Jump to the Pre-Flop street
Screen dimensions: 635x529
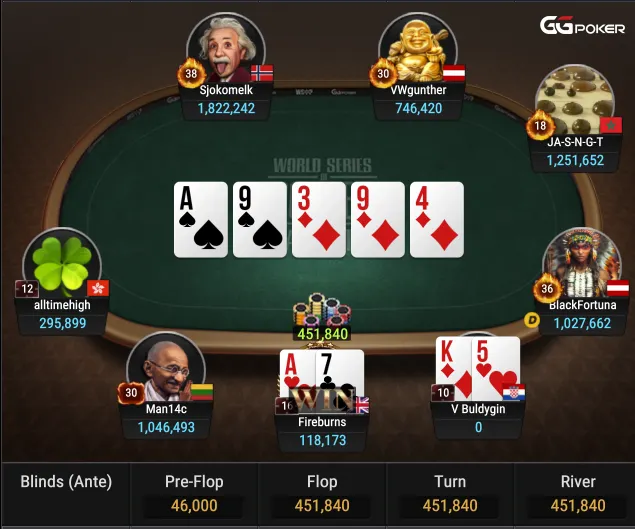click(194, 494)
